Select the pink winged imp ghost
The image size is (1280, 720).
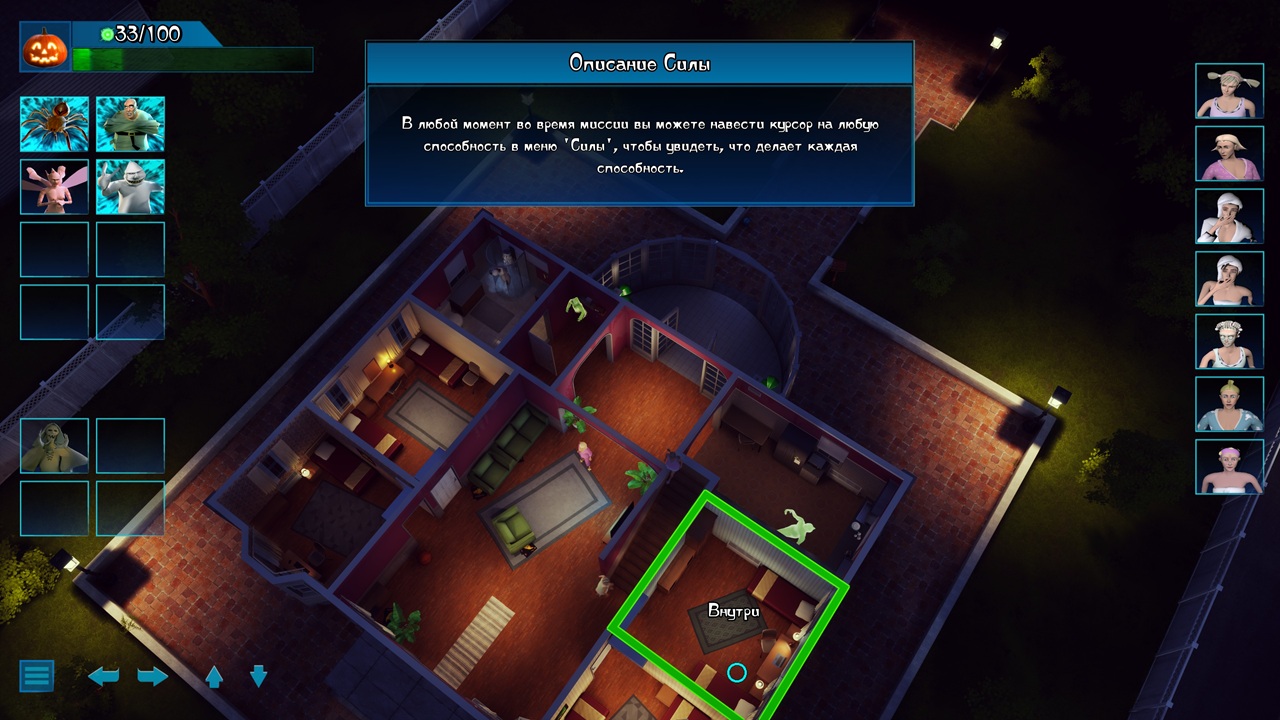click(55, 187)
